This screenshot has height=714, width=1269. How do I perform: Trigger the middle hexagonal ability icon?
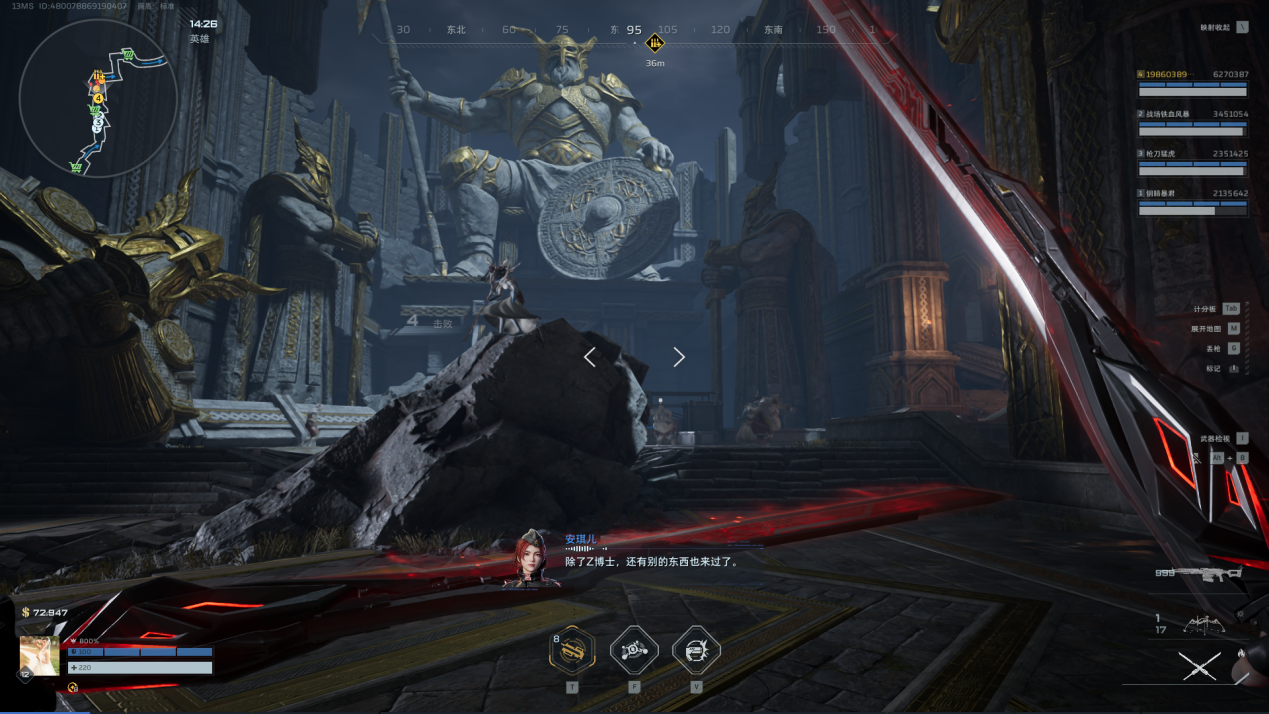[x=634, y=651]
